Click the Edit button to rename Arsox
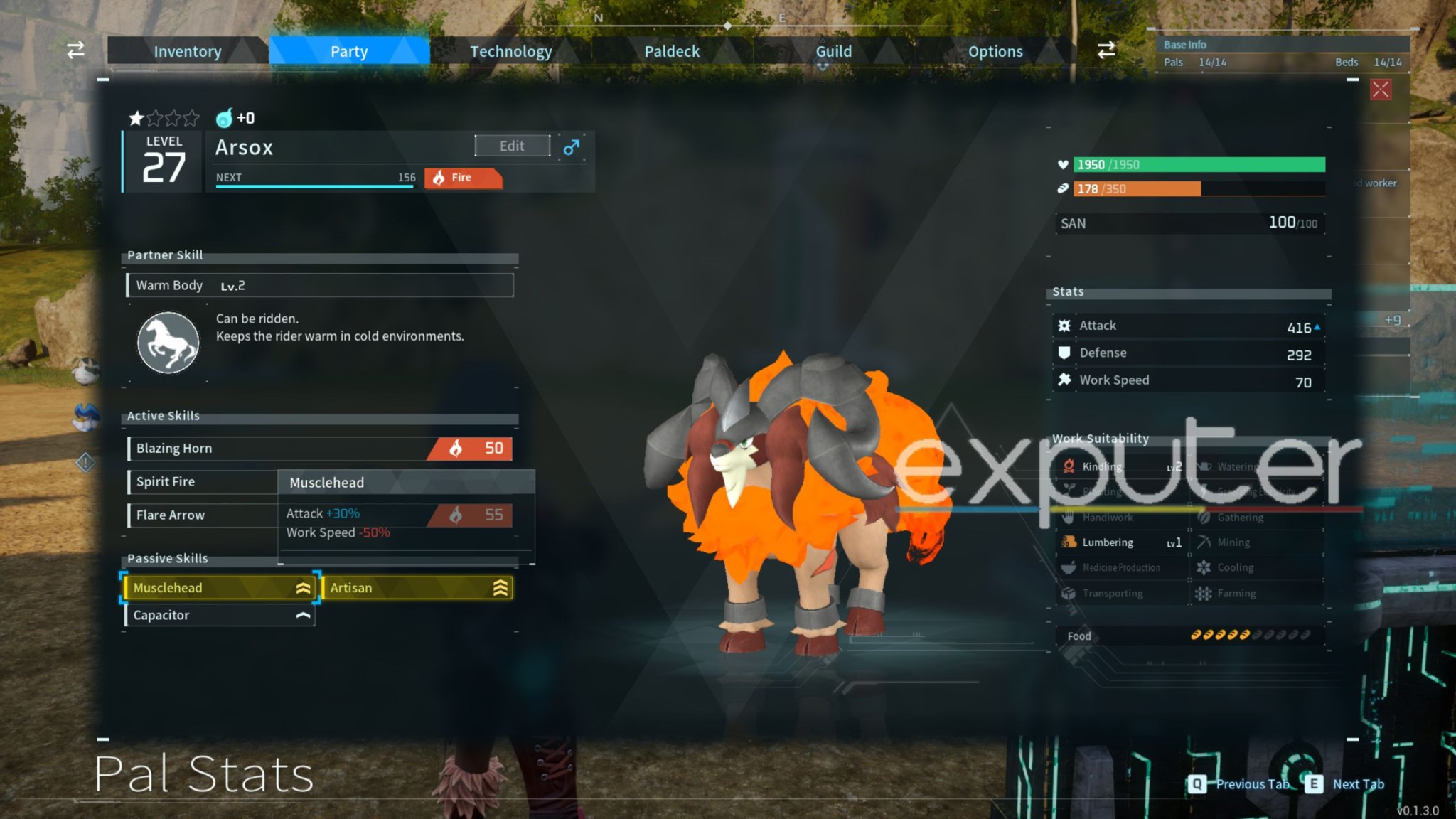This screenshot has height=819, width=1456. 512,145
